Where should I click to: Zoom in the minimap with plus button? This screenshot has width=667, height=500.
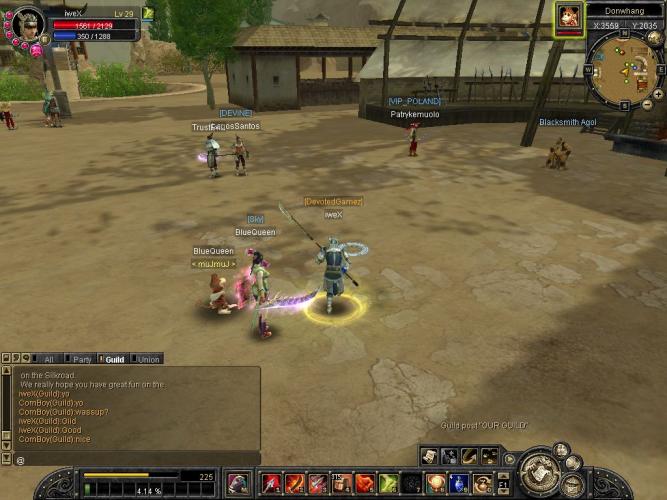pyautogui.click(x=657, y=93)
